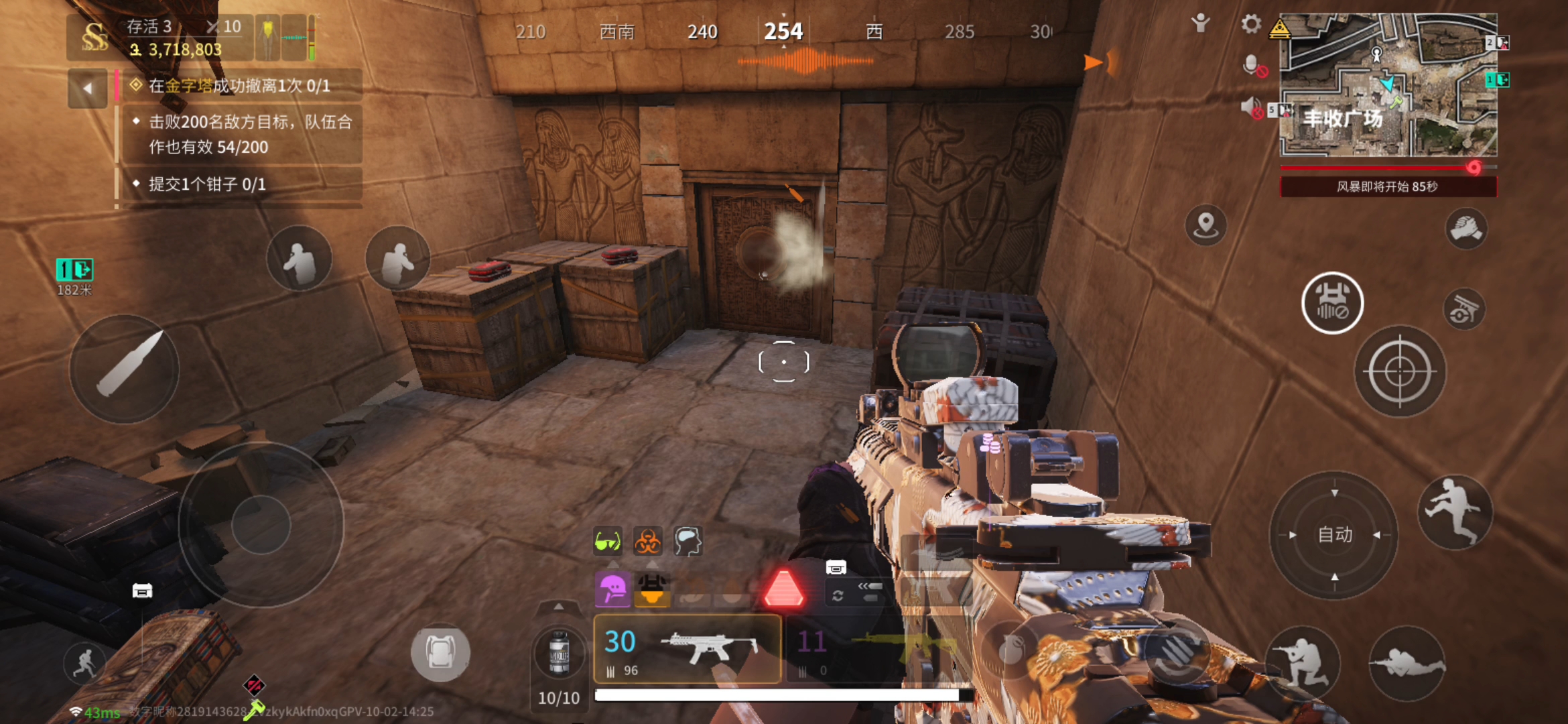Unmute the voice chat speaker
The height and width of the screenshot is (724, 1568).
coord(1250,109)
